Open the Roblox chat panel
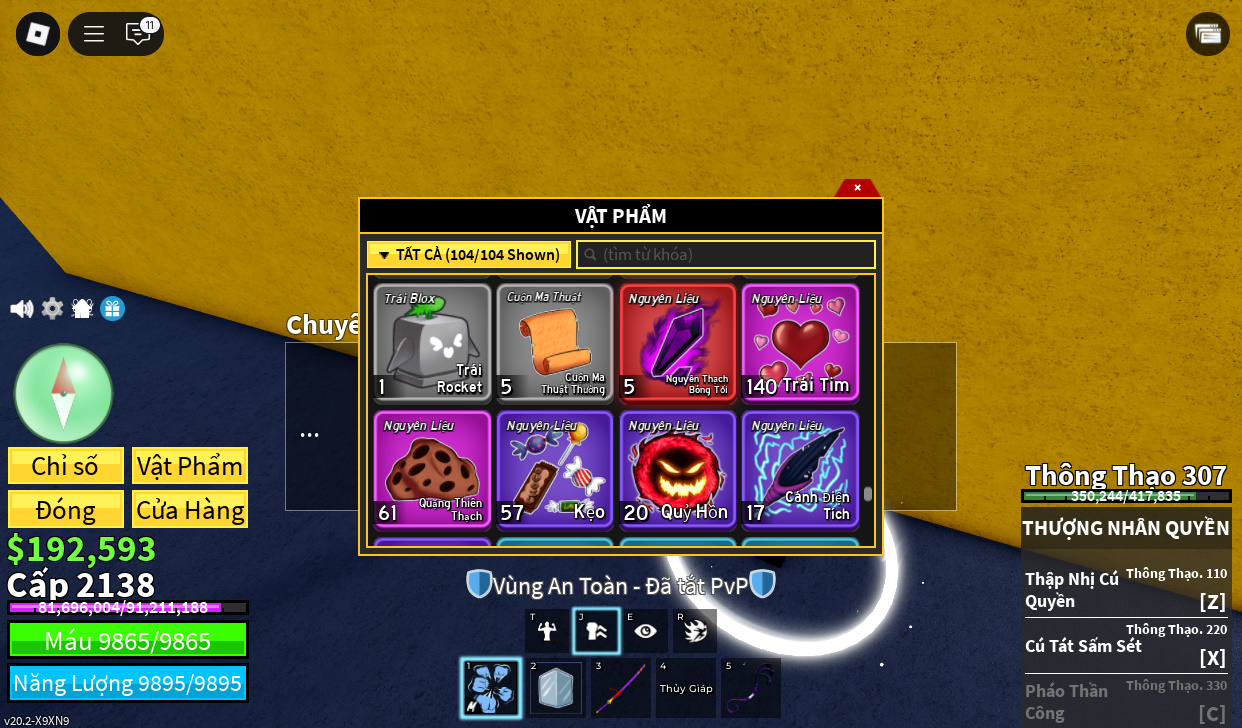This screenshot has height=728, width=1242. point(138,34)
